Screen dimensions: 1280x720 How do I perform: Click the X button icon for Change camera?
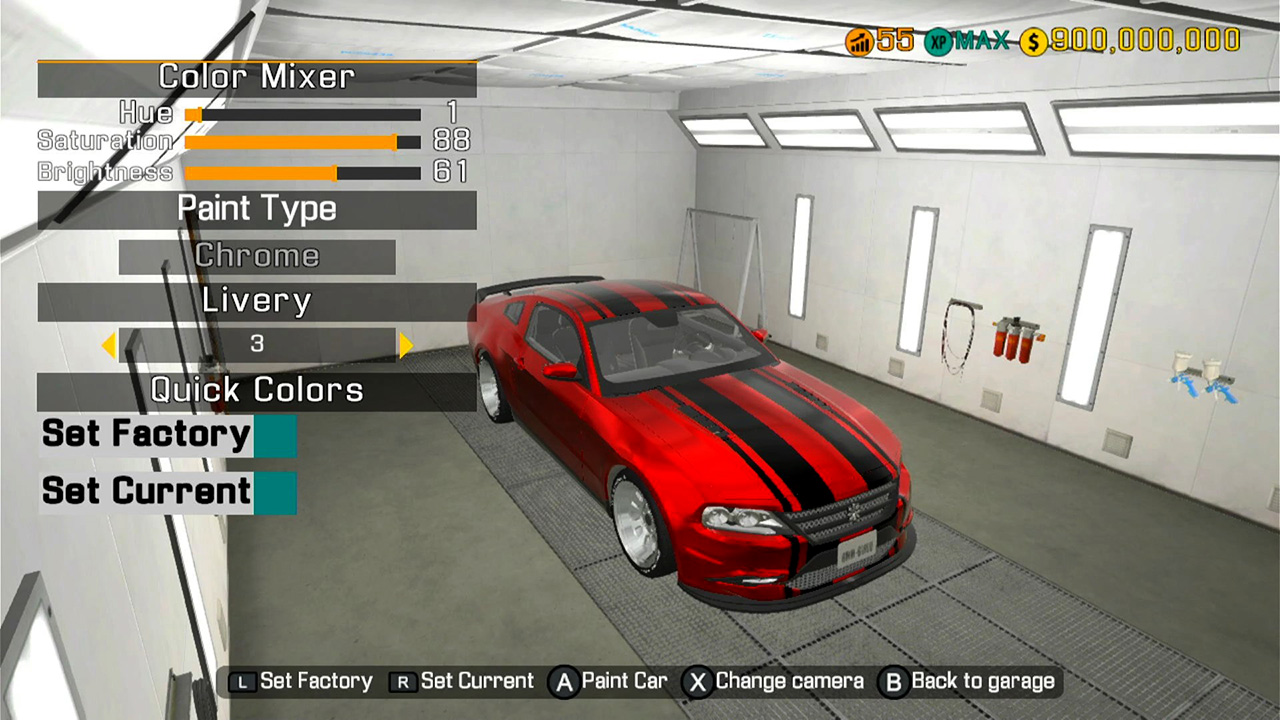697,681
